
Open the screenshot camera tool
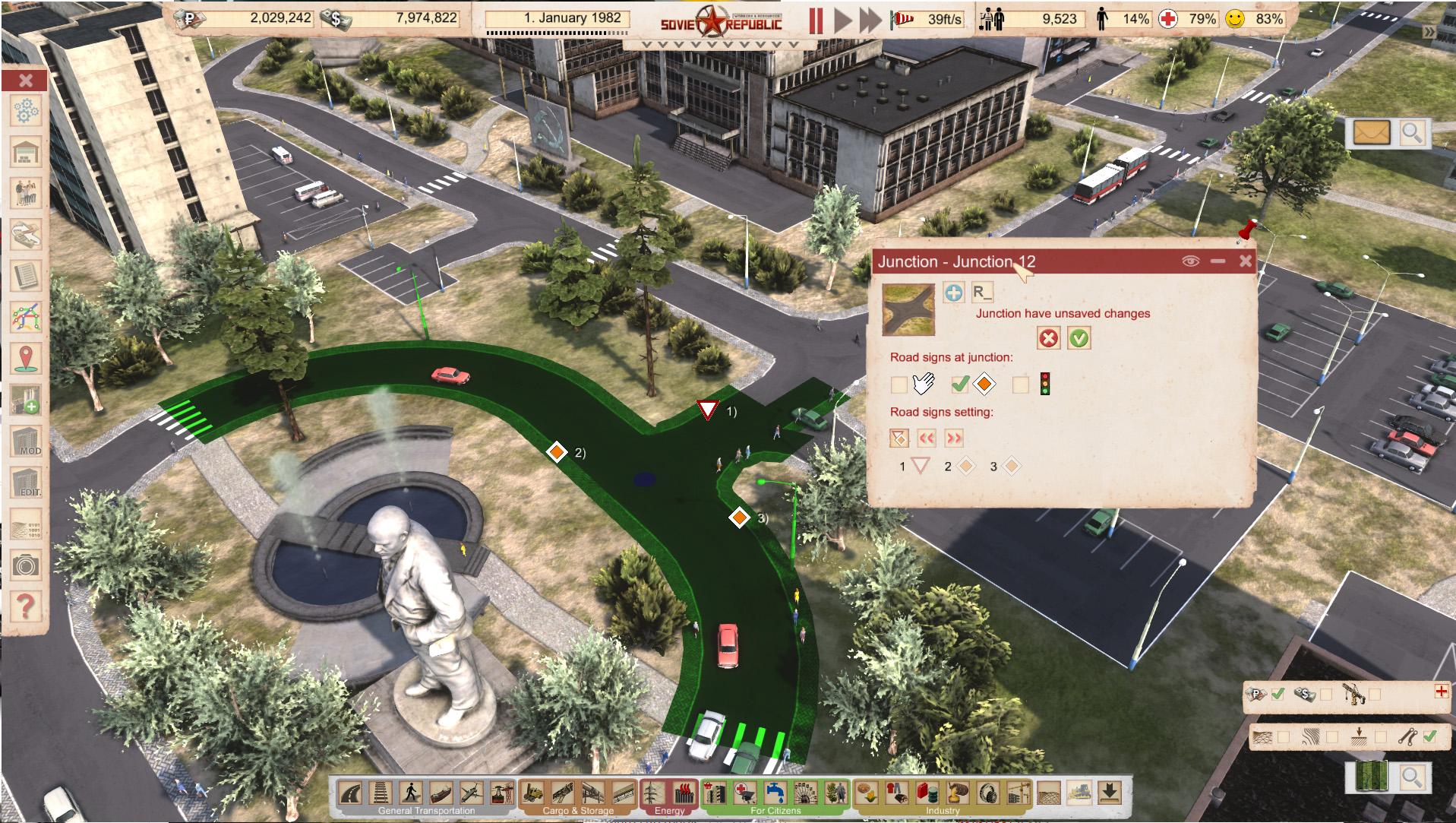tap(26, 565)
